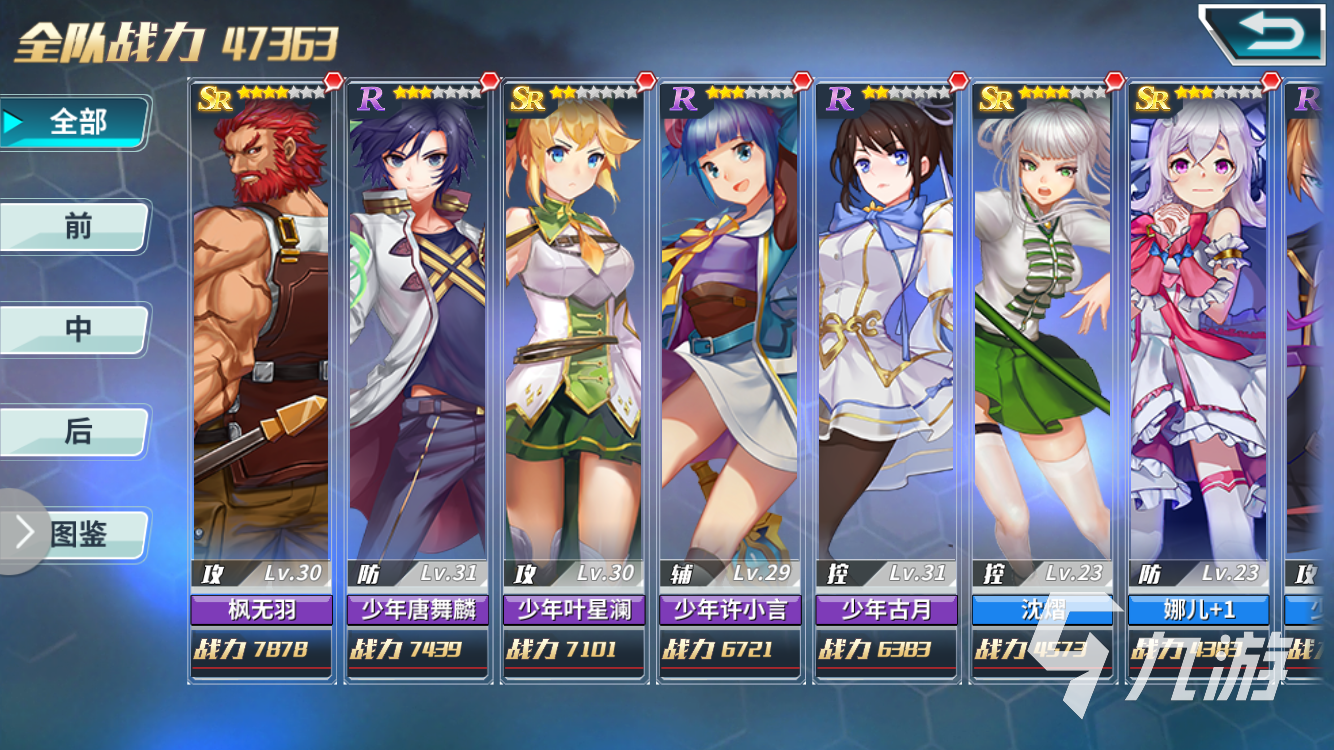
Task: Choose the 少年叶星澜 hero card
Action: tap(573, 380)
